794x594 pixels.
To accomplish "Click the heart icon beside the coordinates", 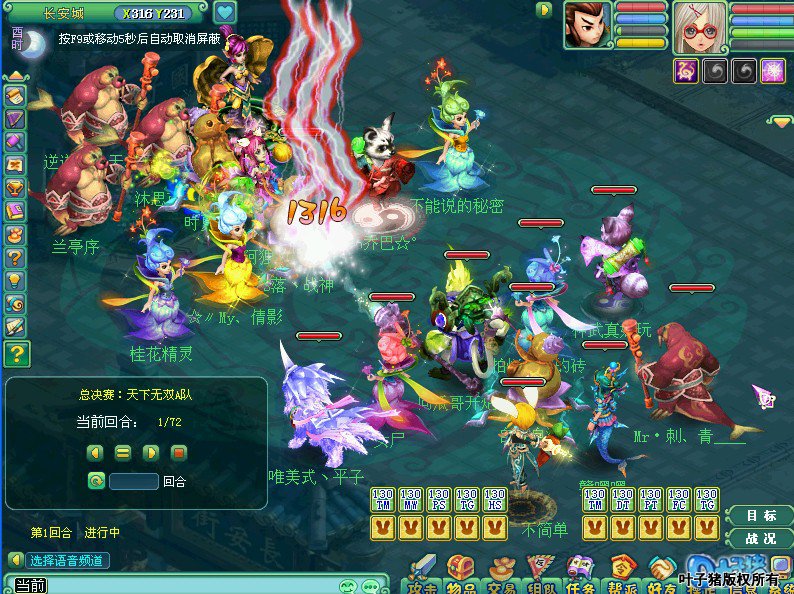I will [224, 13].
